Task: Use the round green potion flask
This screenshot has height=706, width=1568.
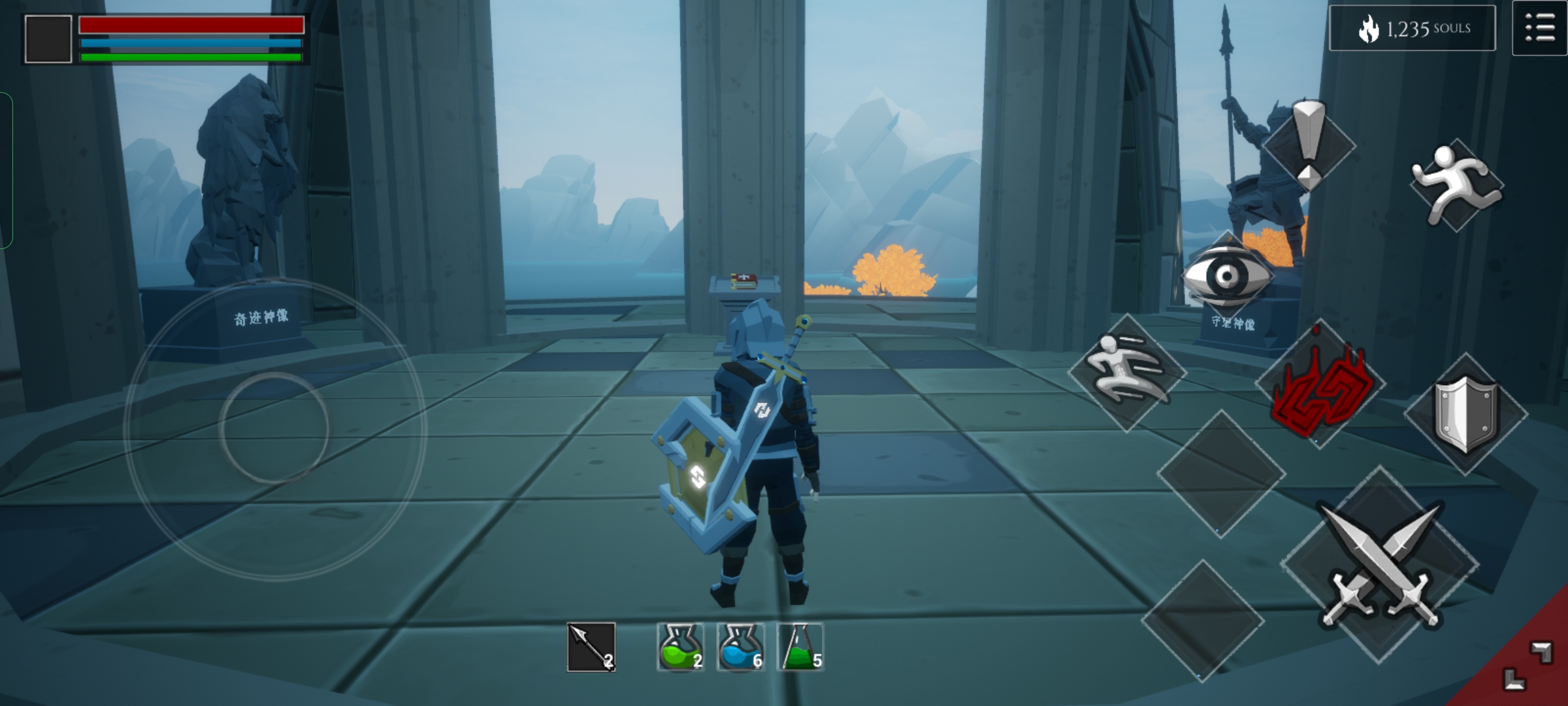Action: 680,647
